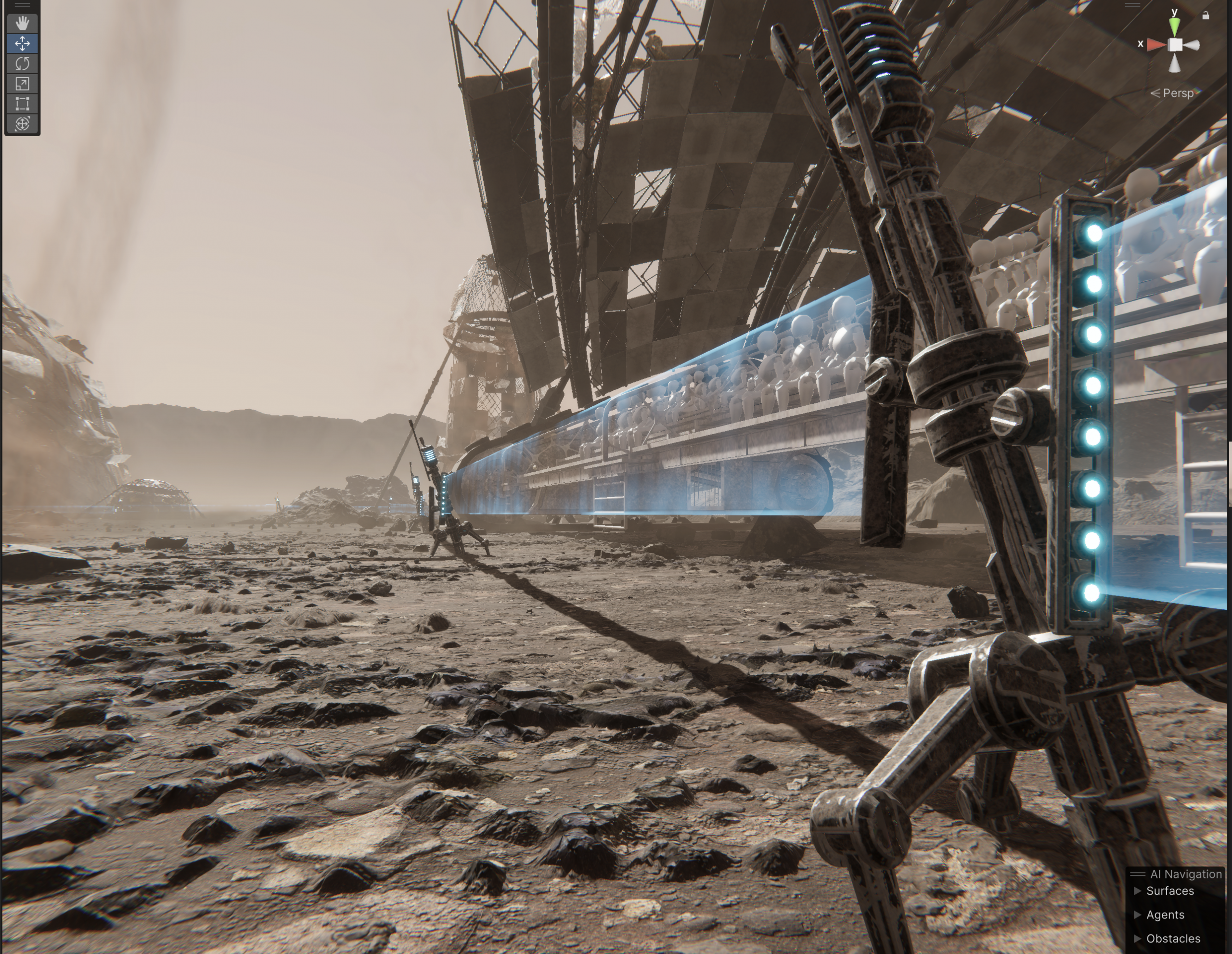Viewport: 1232px width, 954px height.
Task: Toggle the Persp projection label
Action: pyautogui.click(x=1178, y=93)
